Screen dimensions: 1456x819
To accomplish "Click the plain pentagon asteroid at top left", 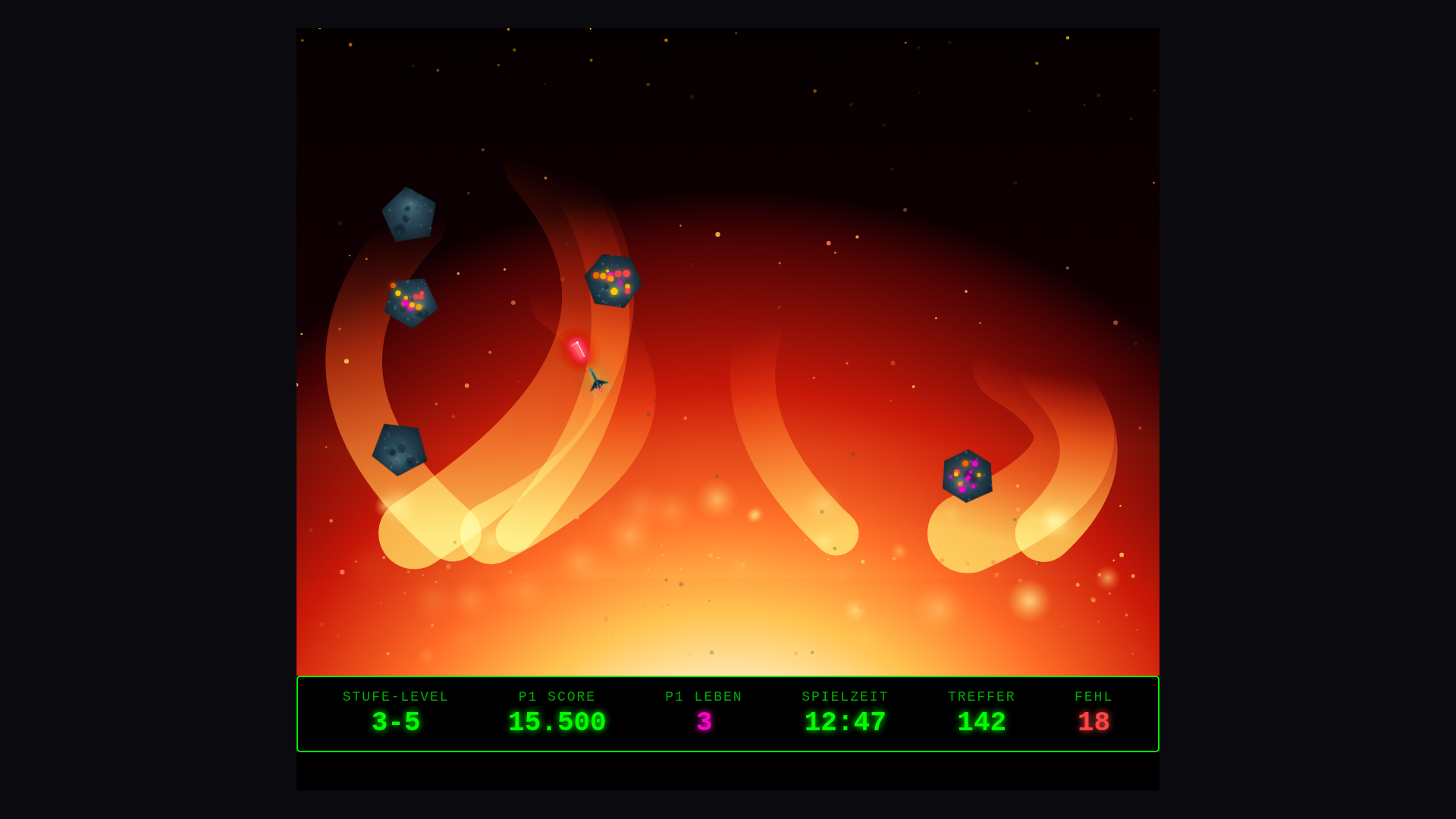I will 409,215.
